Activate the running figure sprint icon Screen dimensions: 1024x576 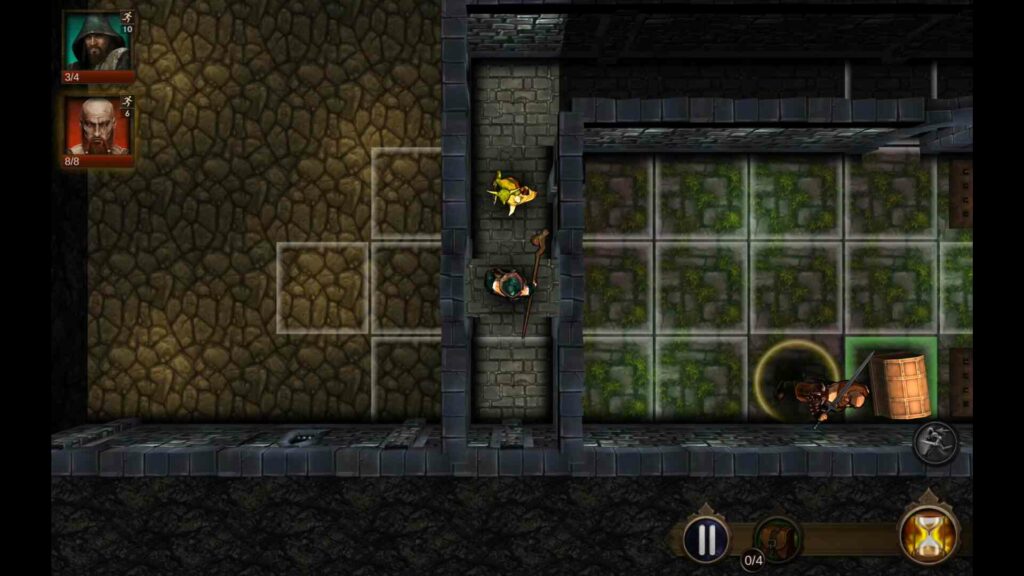click(x=936, y=443)
